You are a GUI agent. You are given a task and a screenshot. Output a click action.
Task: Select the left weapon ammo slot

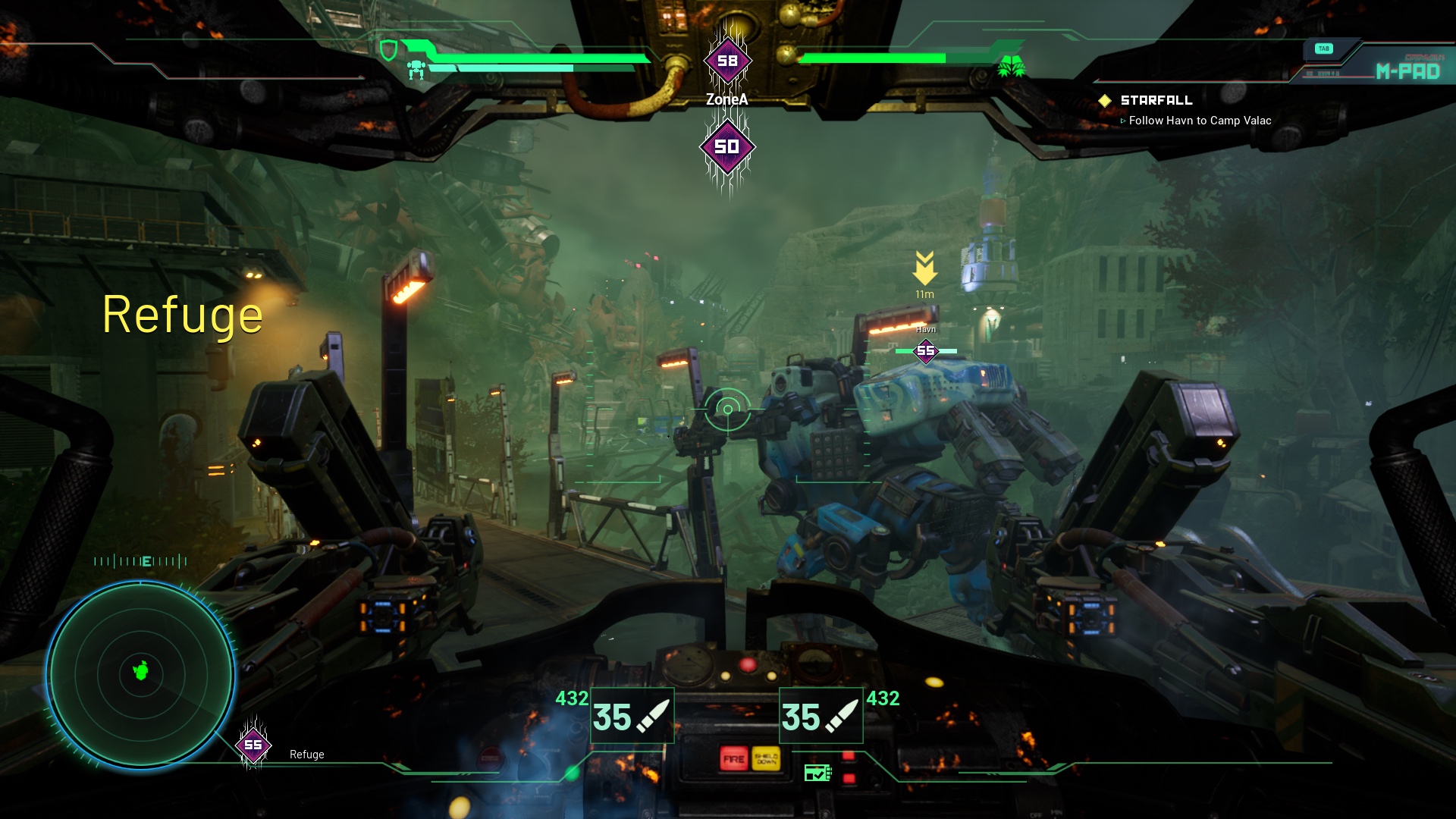point(632,716)
